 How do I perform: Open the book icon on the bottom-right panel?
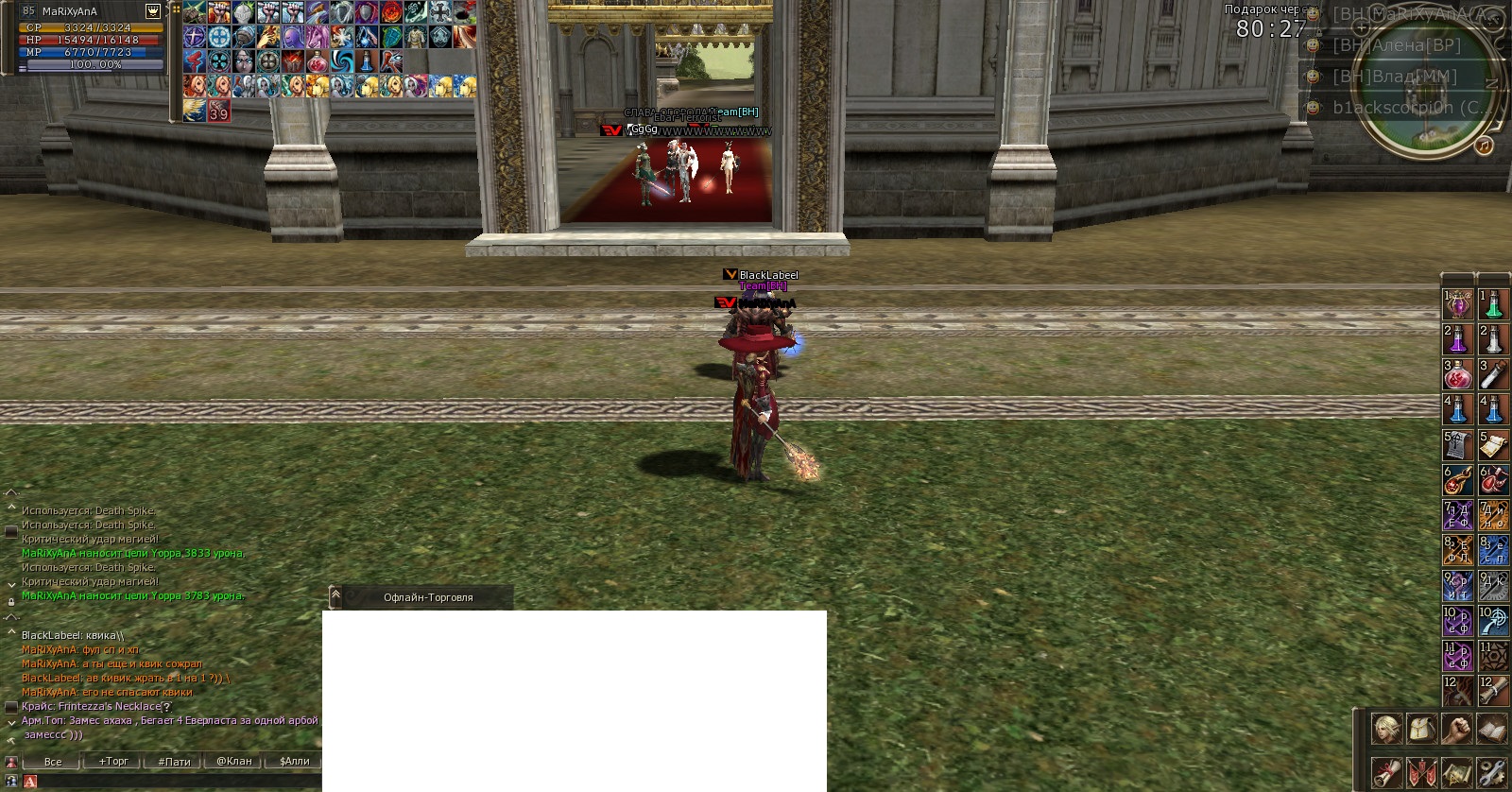(1491, 729)
